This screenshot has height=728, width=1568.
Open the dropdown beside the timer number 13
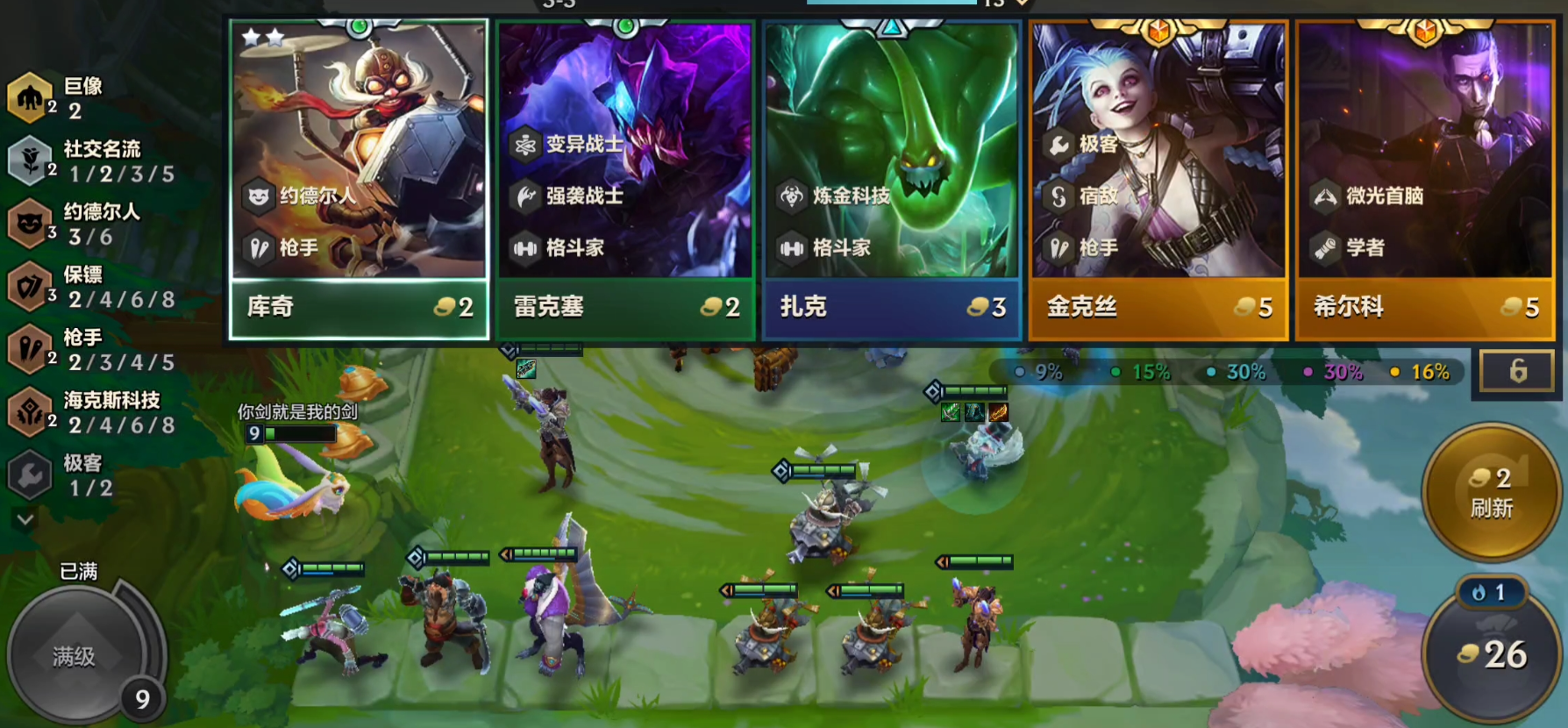tap(1020, 3)
